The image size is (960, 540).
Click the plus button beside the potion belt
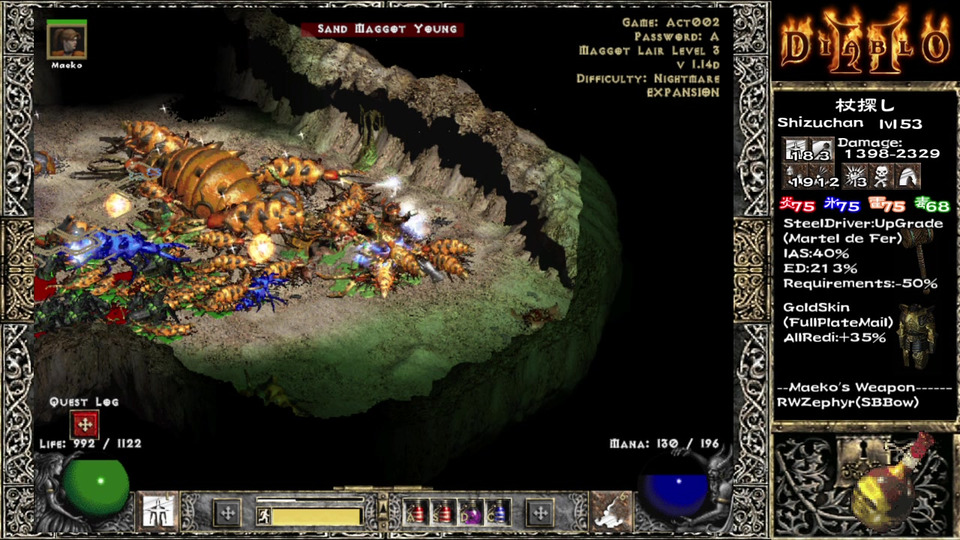540,514
